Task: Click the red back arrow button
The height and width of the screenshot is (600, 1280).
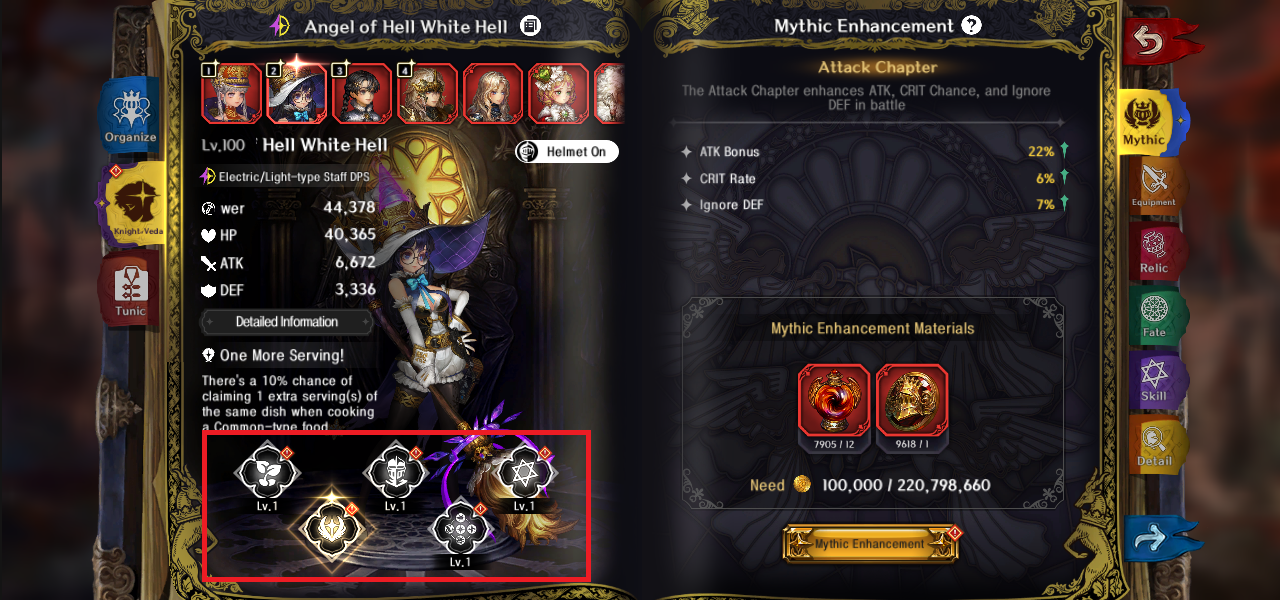Action: pos(1157,42)
